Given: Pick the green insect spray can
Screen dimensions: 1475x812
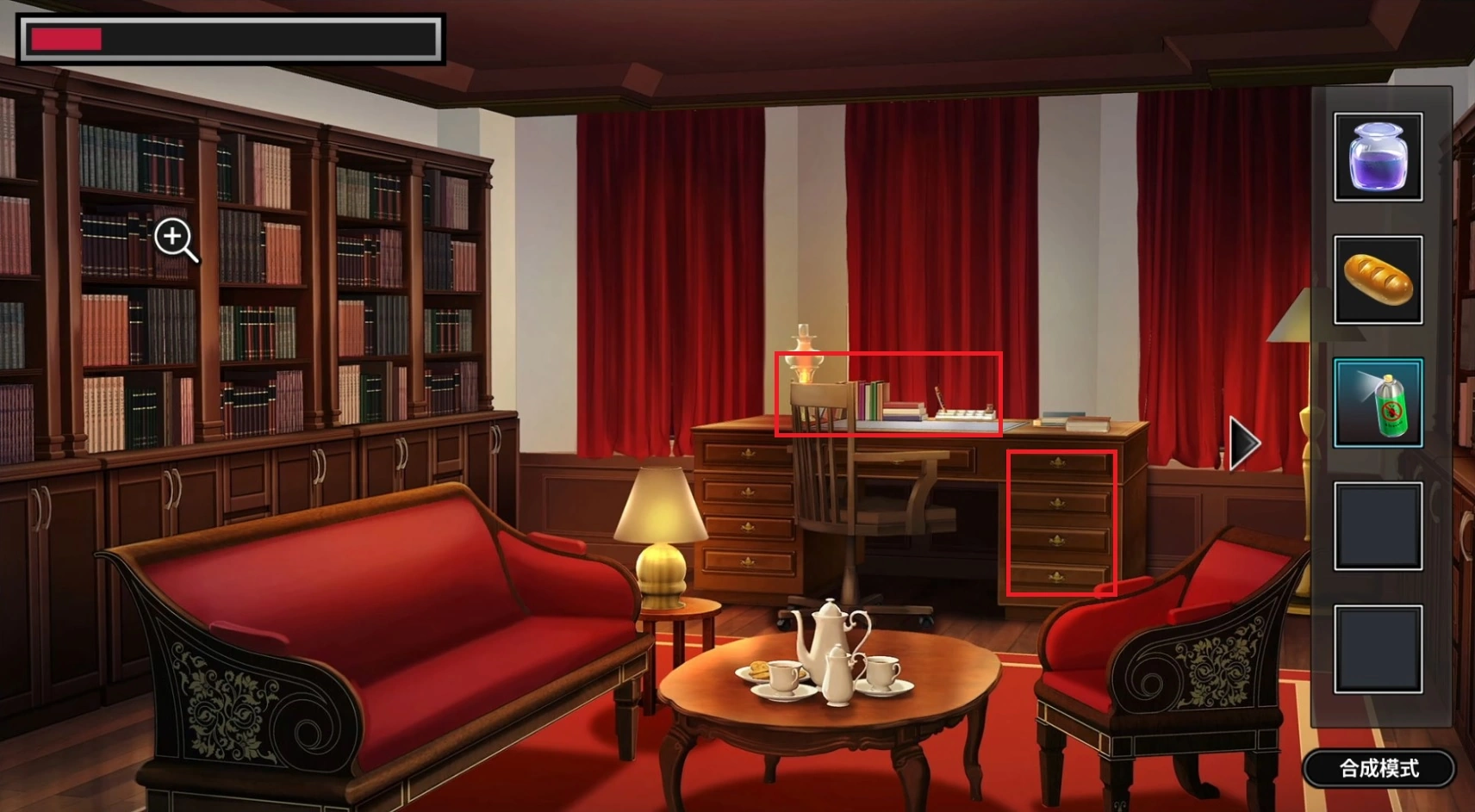Looking at the screenshot, I should coord(1378,403).
